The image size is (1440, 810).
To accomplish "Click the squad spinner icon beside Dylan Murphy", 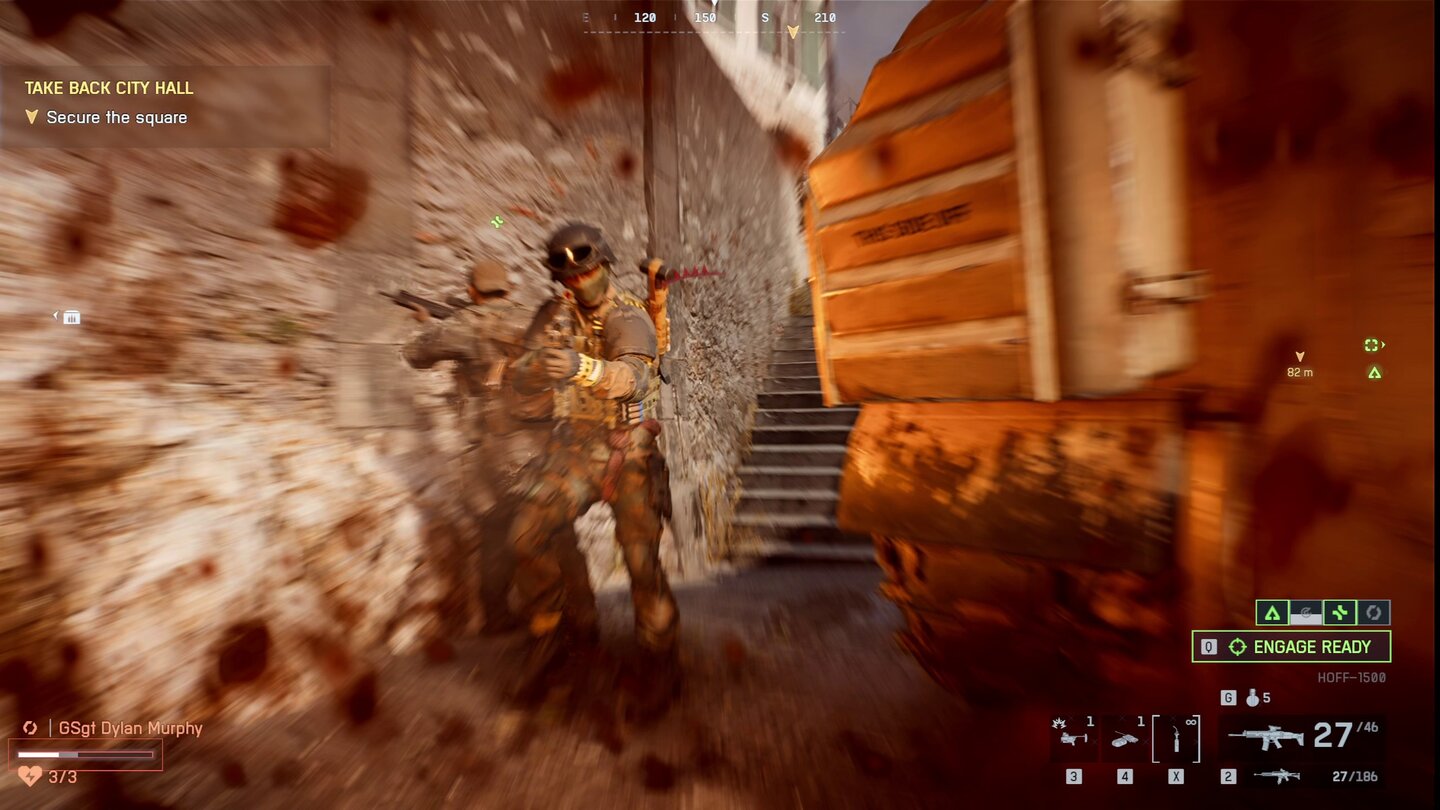I will pos(30,728).
